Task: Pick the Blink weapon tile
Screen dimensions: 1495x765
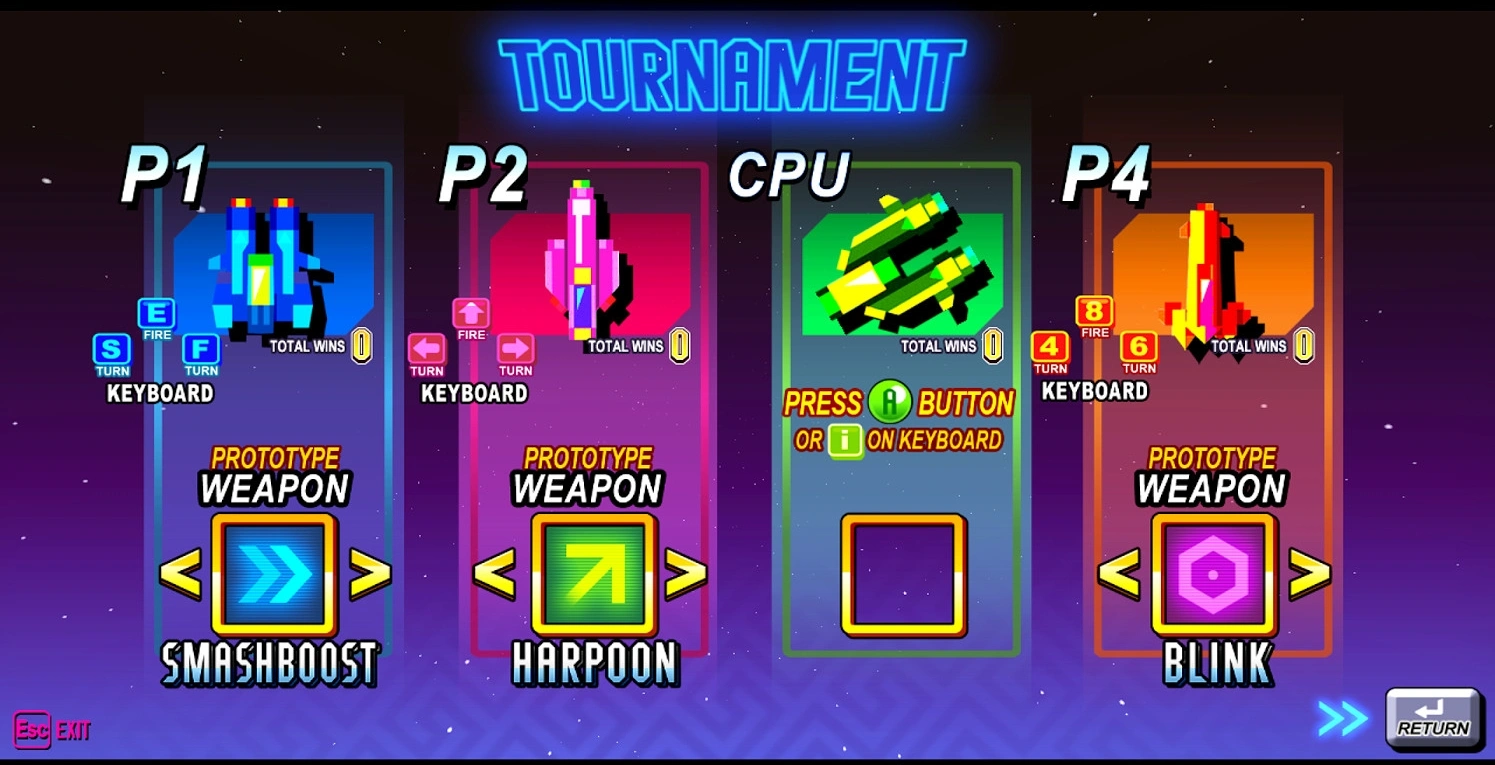Action: (1213, 574)
